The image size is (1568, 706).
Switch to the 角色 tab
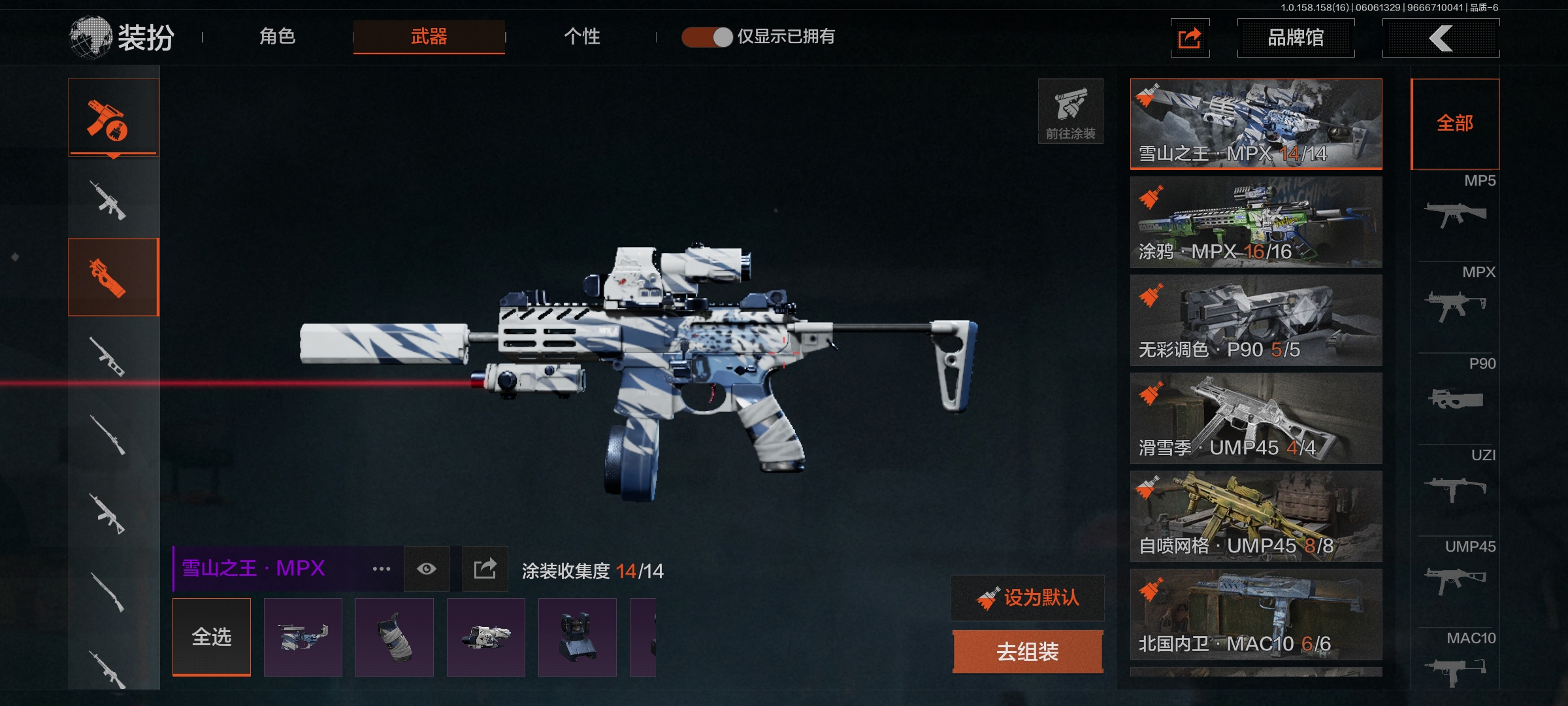278,37
